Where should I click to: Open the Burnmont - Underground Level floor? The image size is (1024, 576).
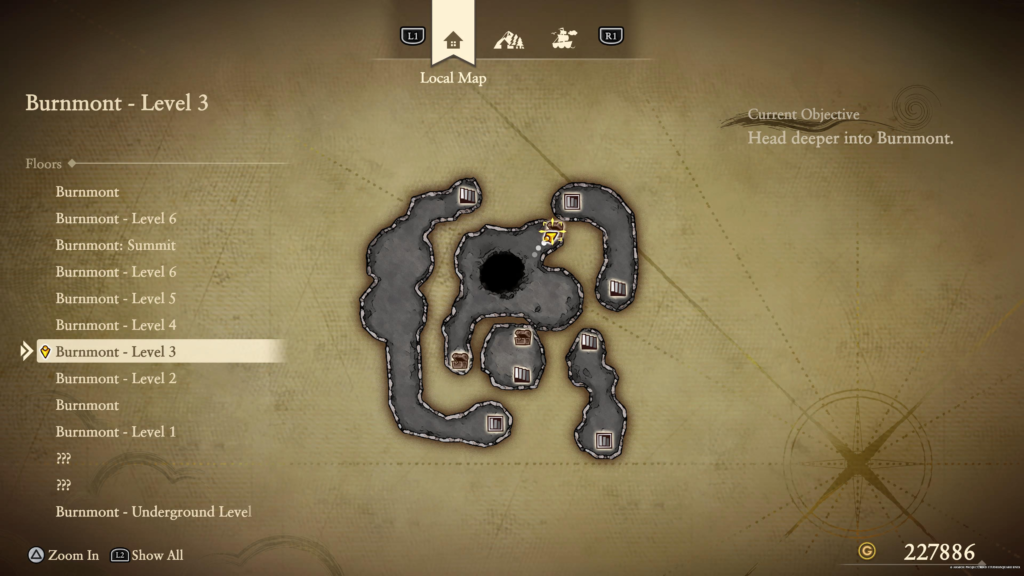click(x=153, y=512)
